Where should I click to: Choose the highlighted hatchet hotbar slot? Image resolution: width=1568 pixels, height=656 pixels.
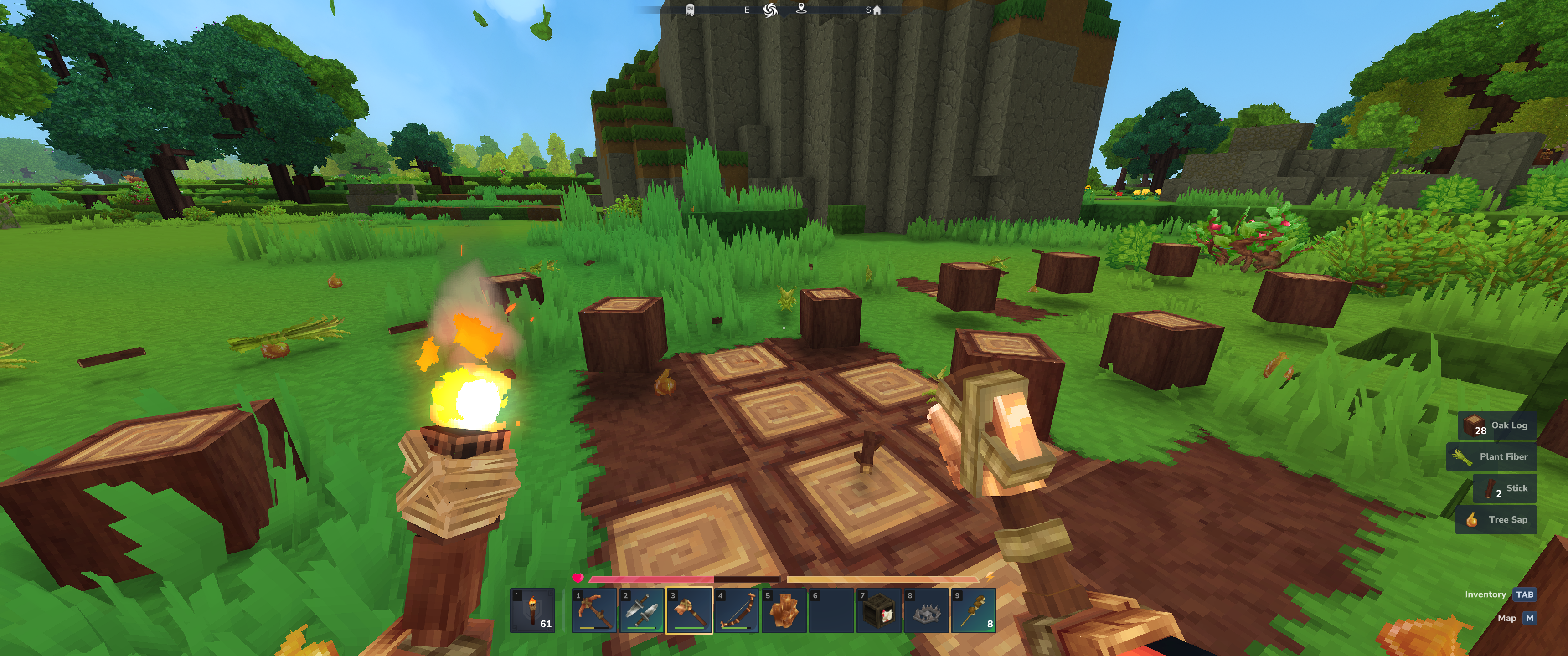pos(689,610)
